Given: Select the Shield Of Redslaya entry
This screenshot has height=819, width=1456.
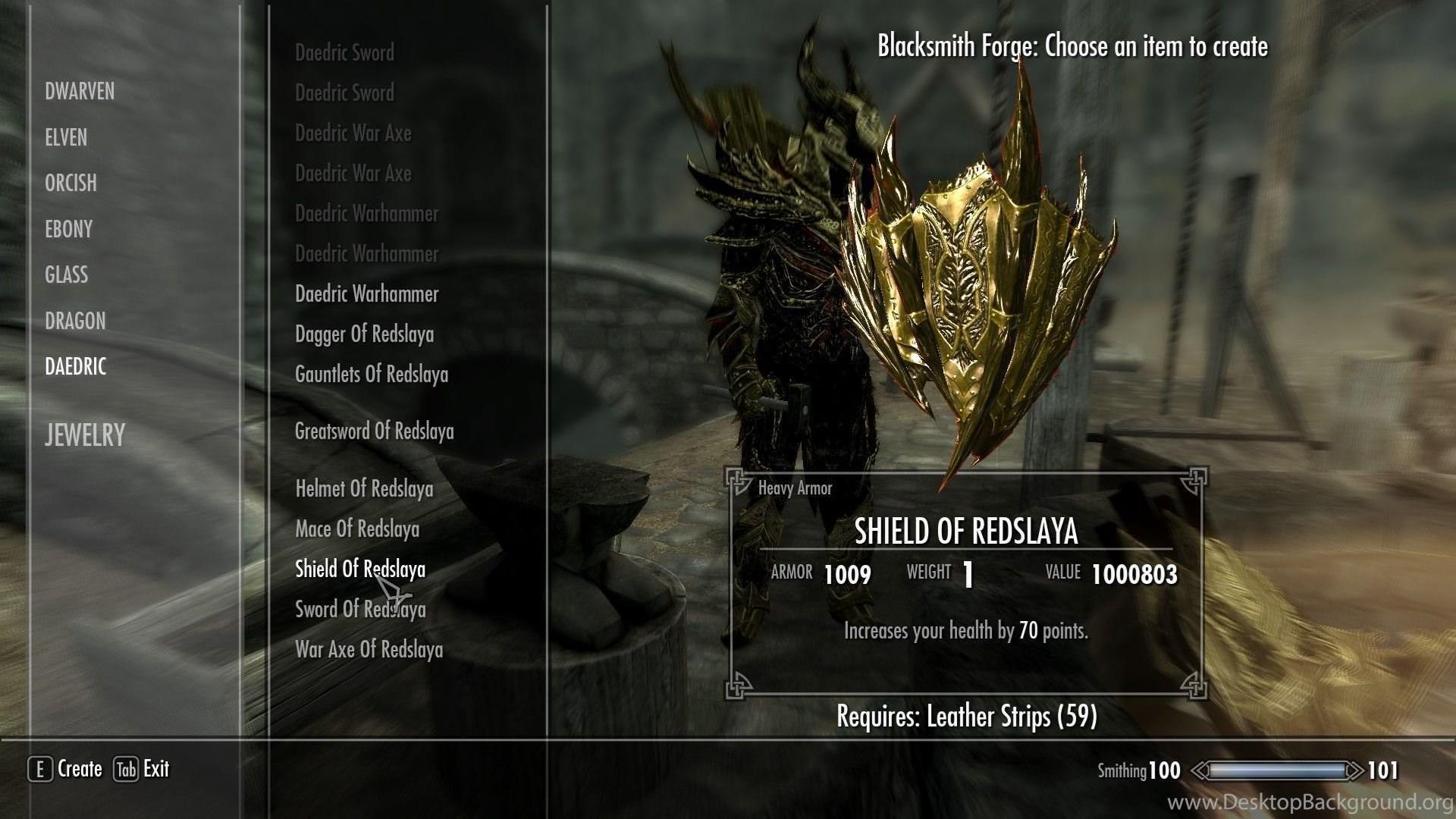Looking at the screenshot, I should click(359, 570).
